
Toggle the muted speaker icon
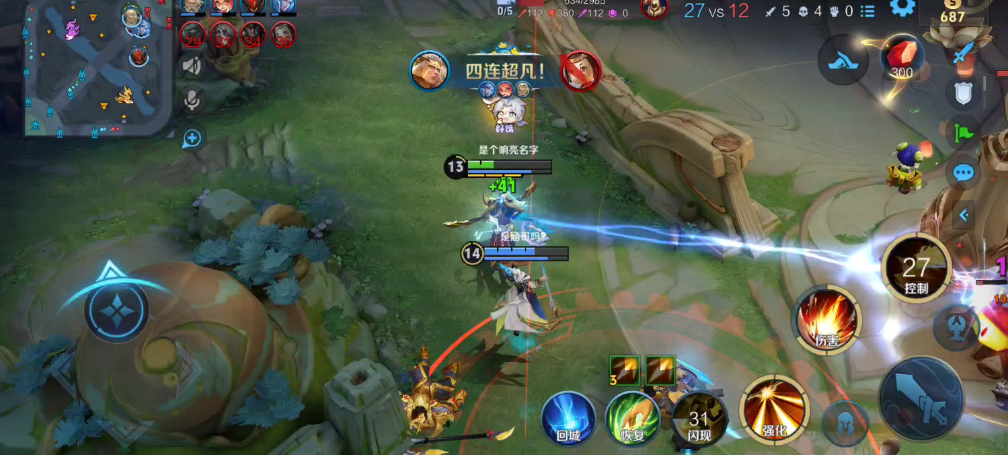191,67
